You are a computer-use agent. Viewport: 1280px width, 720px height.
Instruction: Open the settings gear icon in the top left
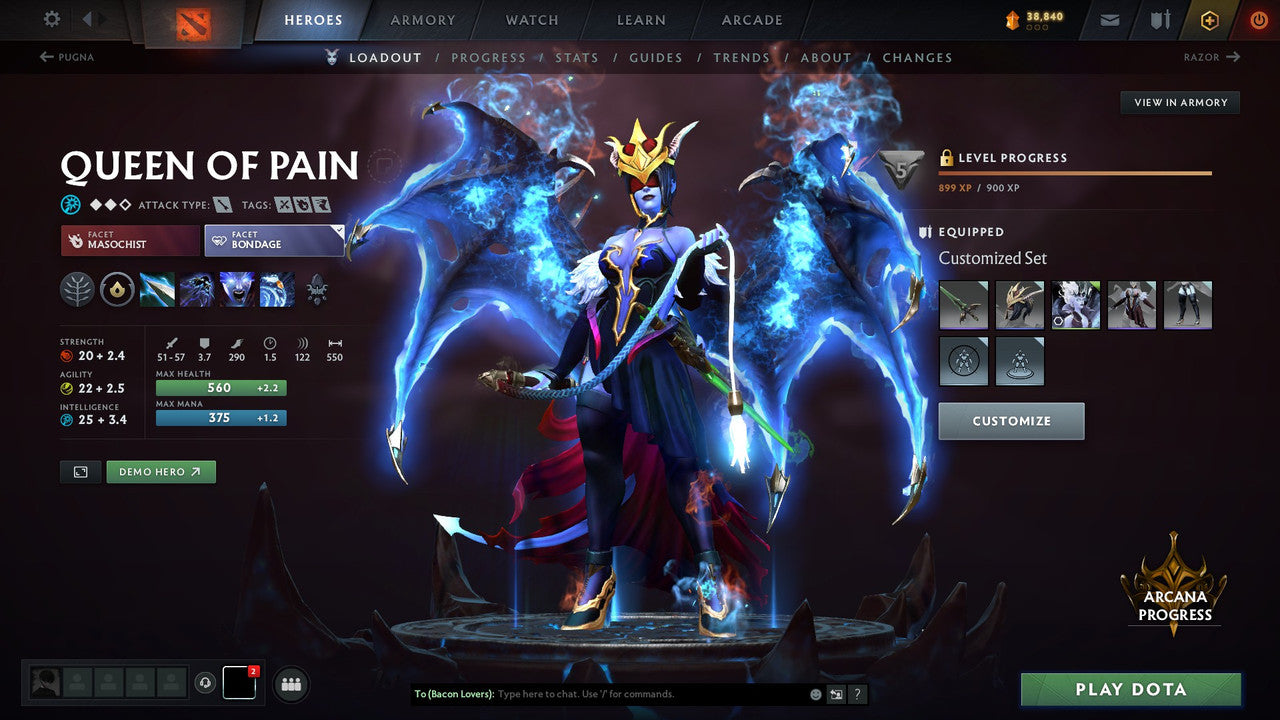(x=50, y=18)
